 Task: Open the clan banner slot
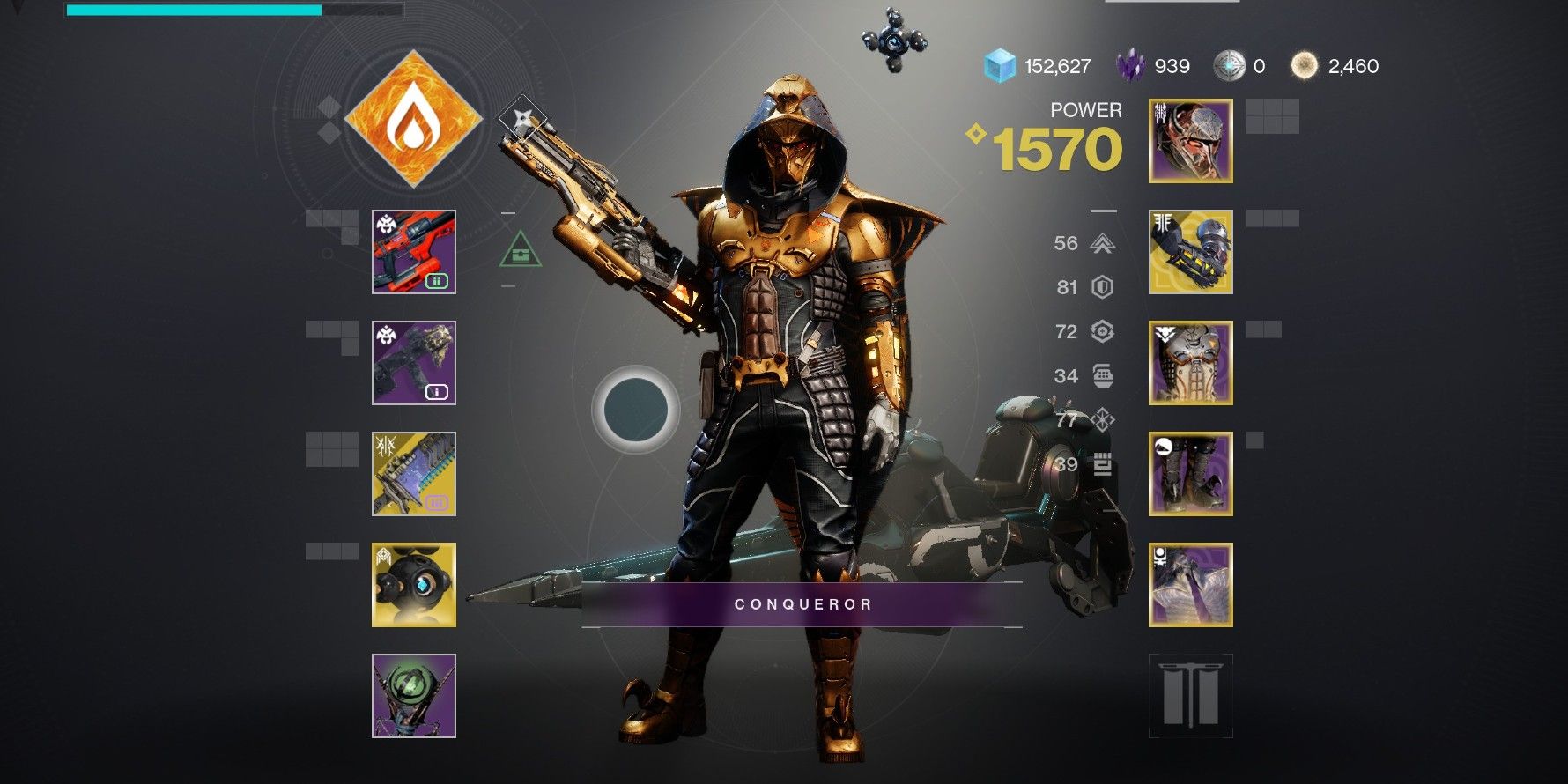click(1191, 696)
